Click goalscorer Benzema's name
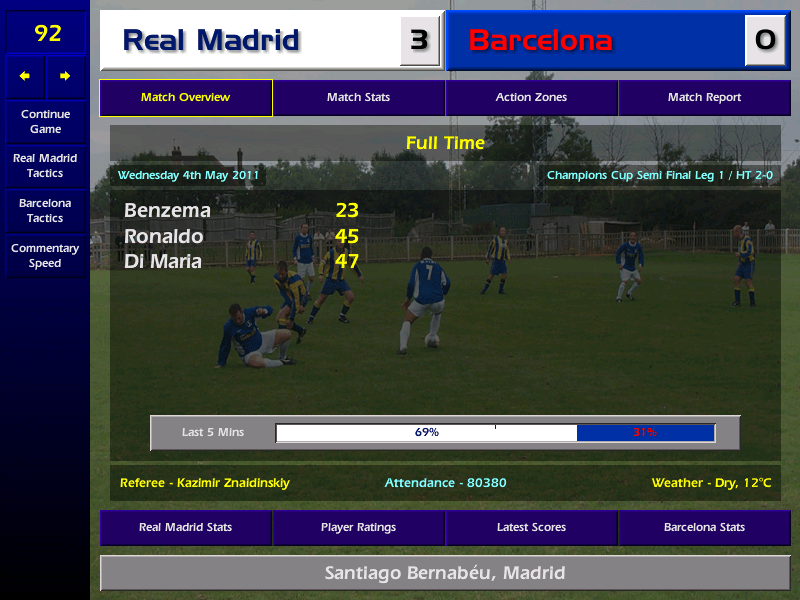Image resolution: width=800 pixels, height=600 pixels. pyautogui.click(x=167, y=211)
